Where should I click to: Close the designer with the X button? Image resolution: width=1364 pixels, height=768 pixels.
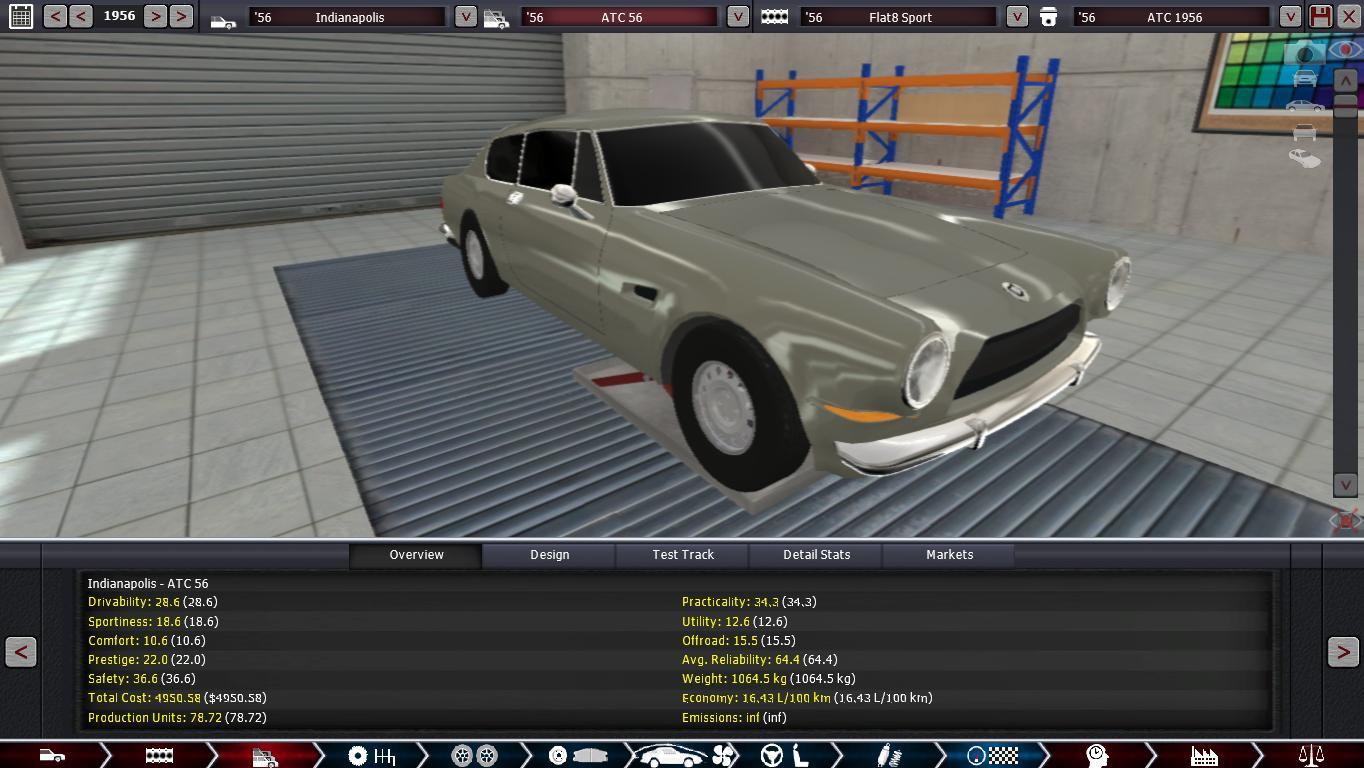coord(1348,16)
